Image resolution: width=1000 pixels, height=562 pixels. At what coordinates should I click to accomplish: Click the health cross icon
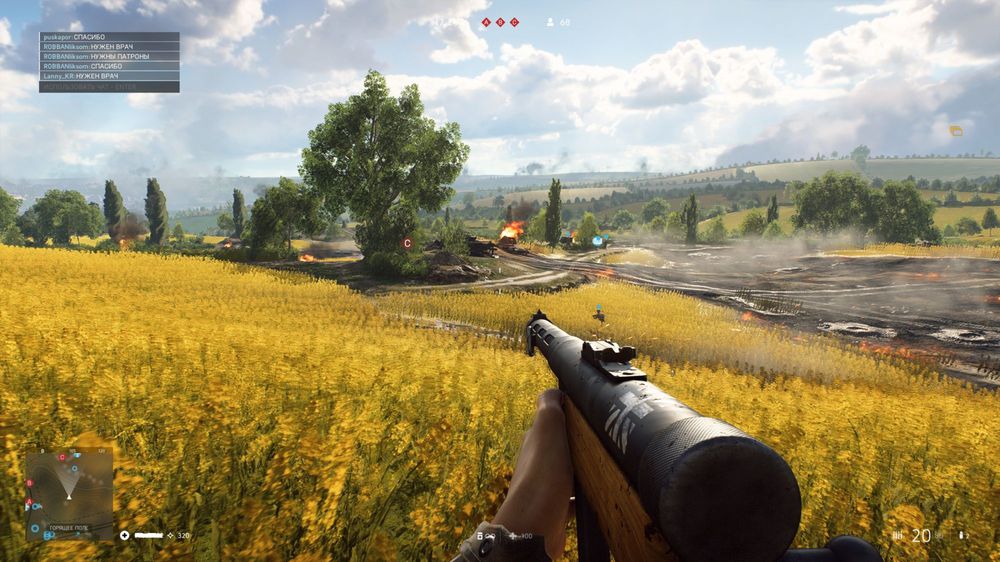125,535
